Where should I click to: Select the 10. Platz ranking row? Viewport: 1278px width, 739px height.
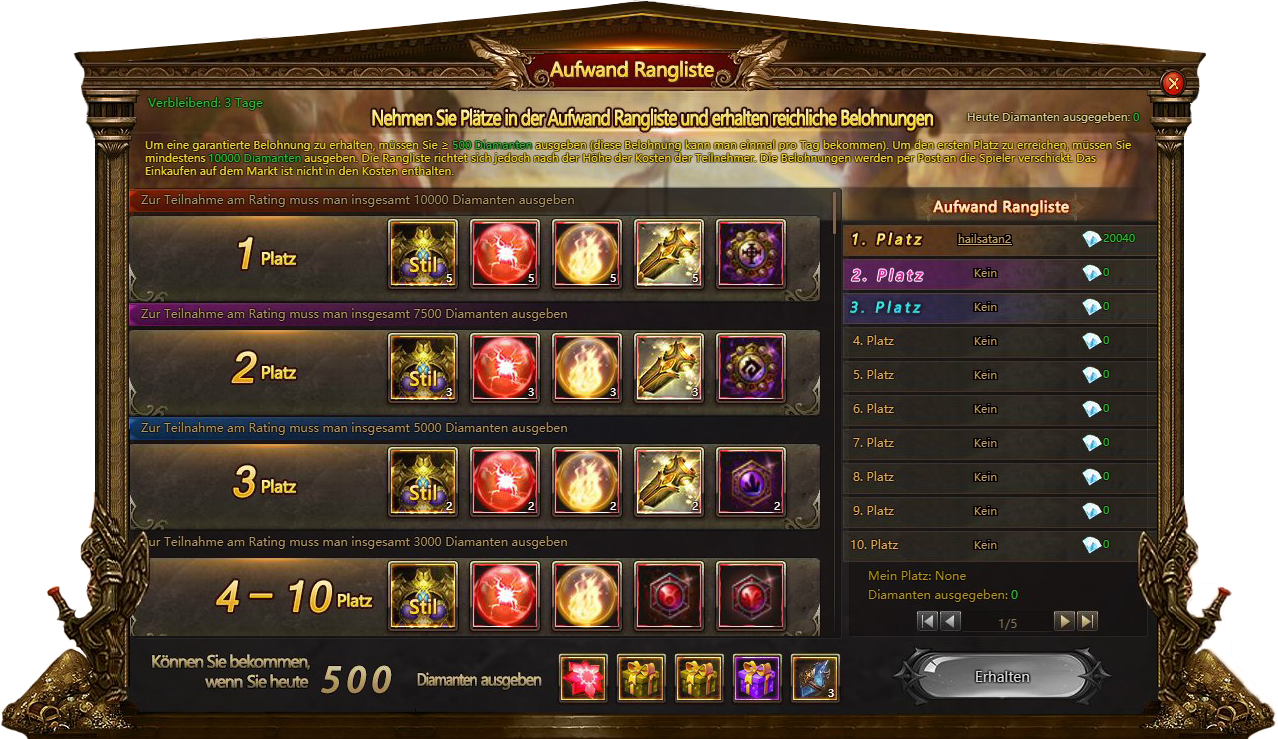[x=1000, y=545]
